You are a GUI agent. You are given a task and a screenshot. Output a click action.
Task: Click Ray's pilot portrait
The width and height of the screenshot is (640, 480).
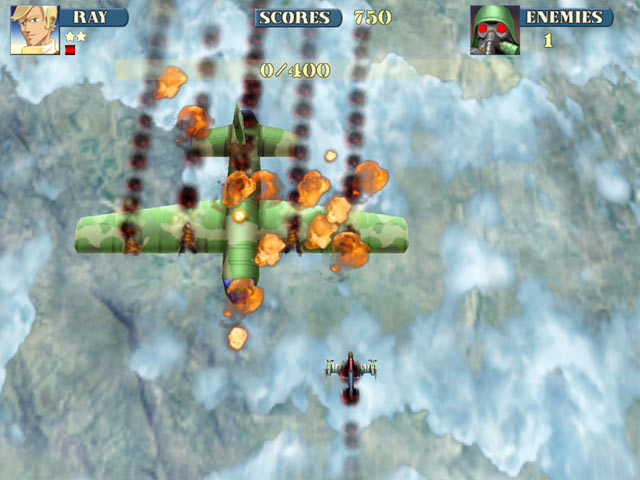(35, 30)
